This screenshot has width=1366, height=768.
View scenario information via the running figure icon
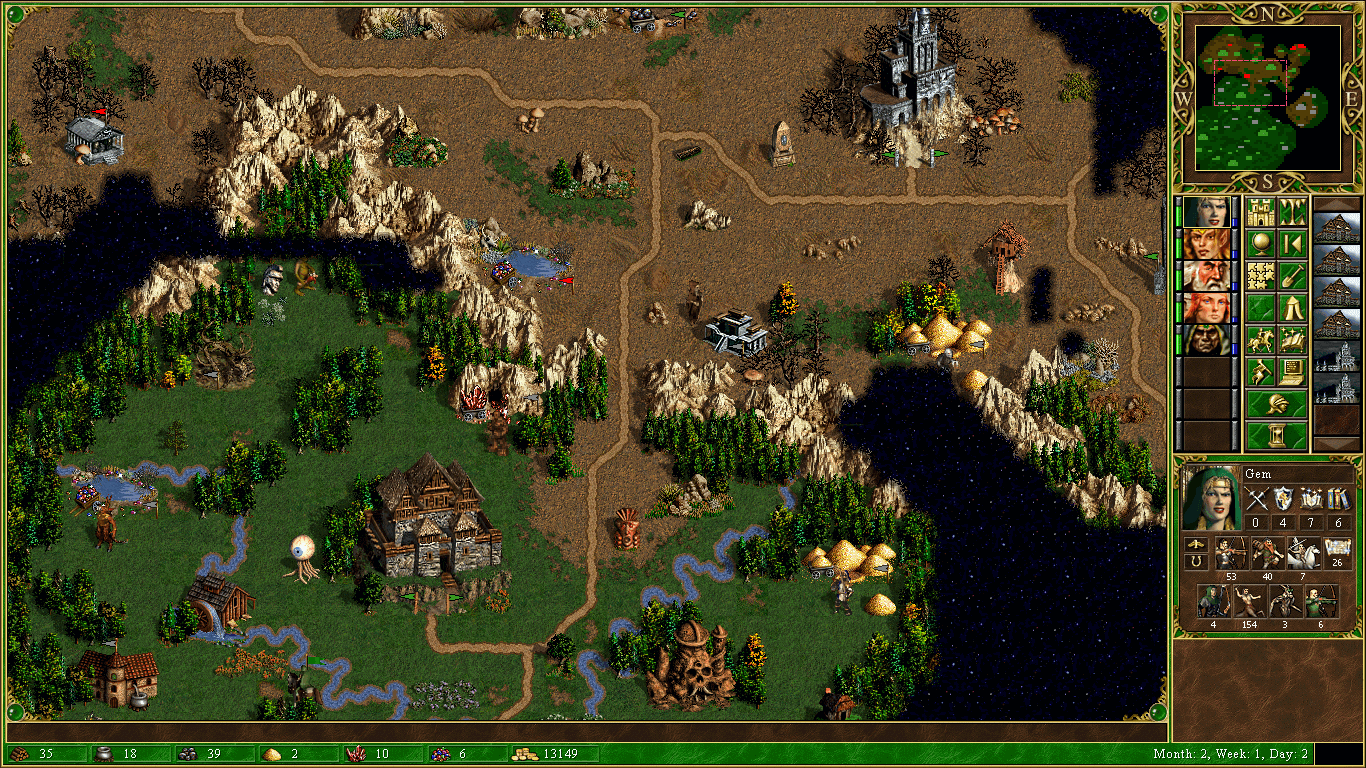(x=1260, y=371)
